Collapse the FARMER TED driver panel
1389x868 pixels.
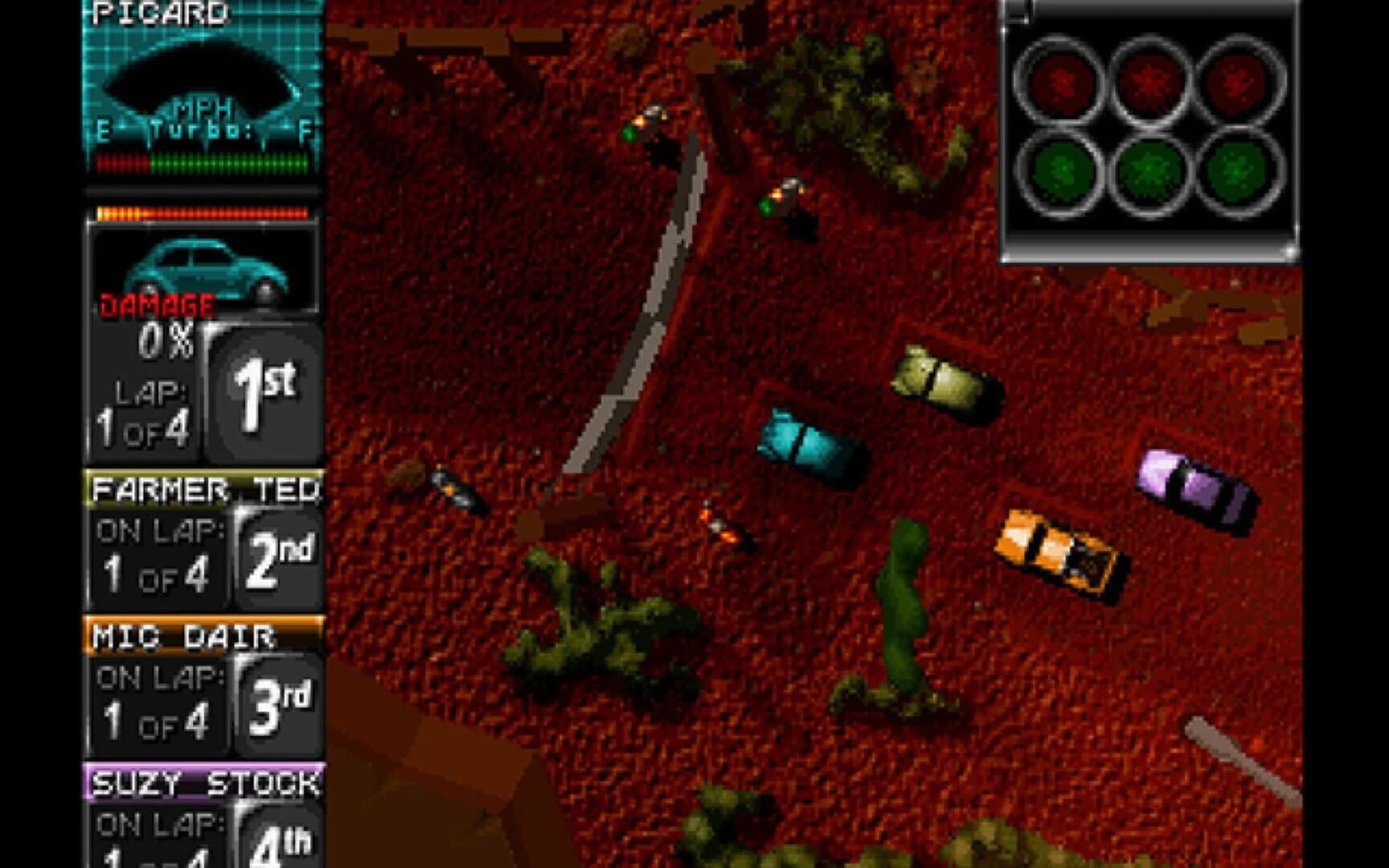(205, 486)
